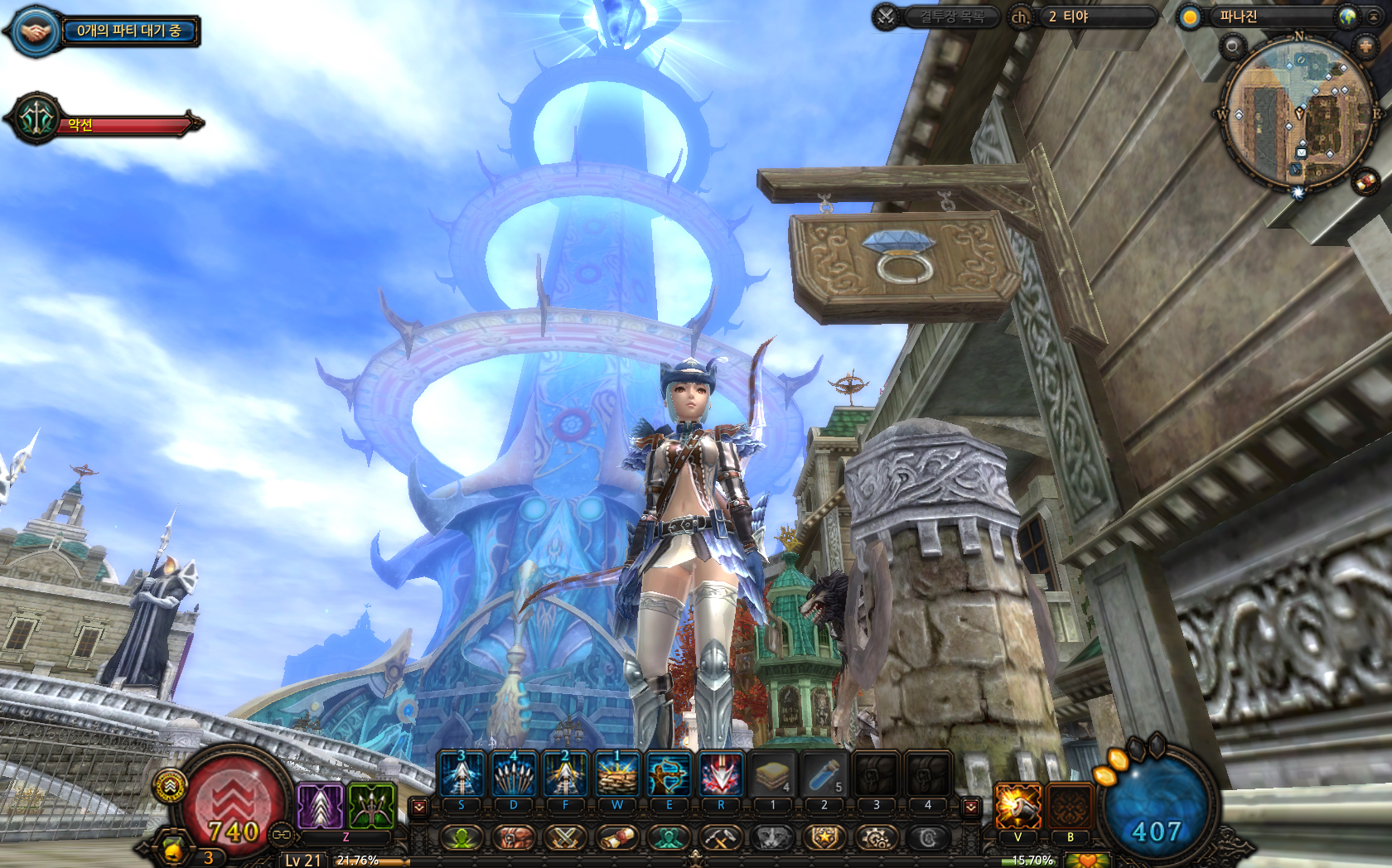Activate the purple arrow skill above Z
This screenshot has width=1392, height=868.
[x=320, y=806]
